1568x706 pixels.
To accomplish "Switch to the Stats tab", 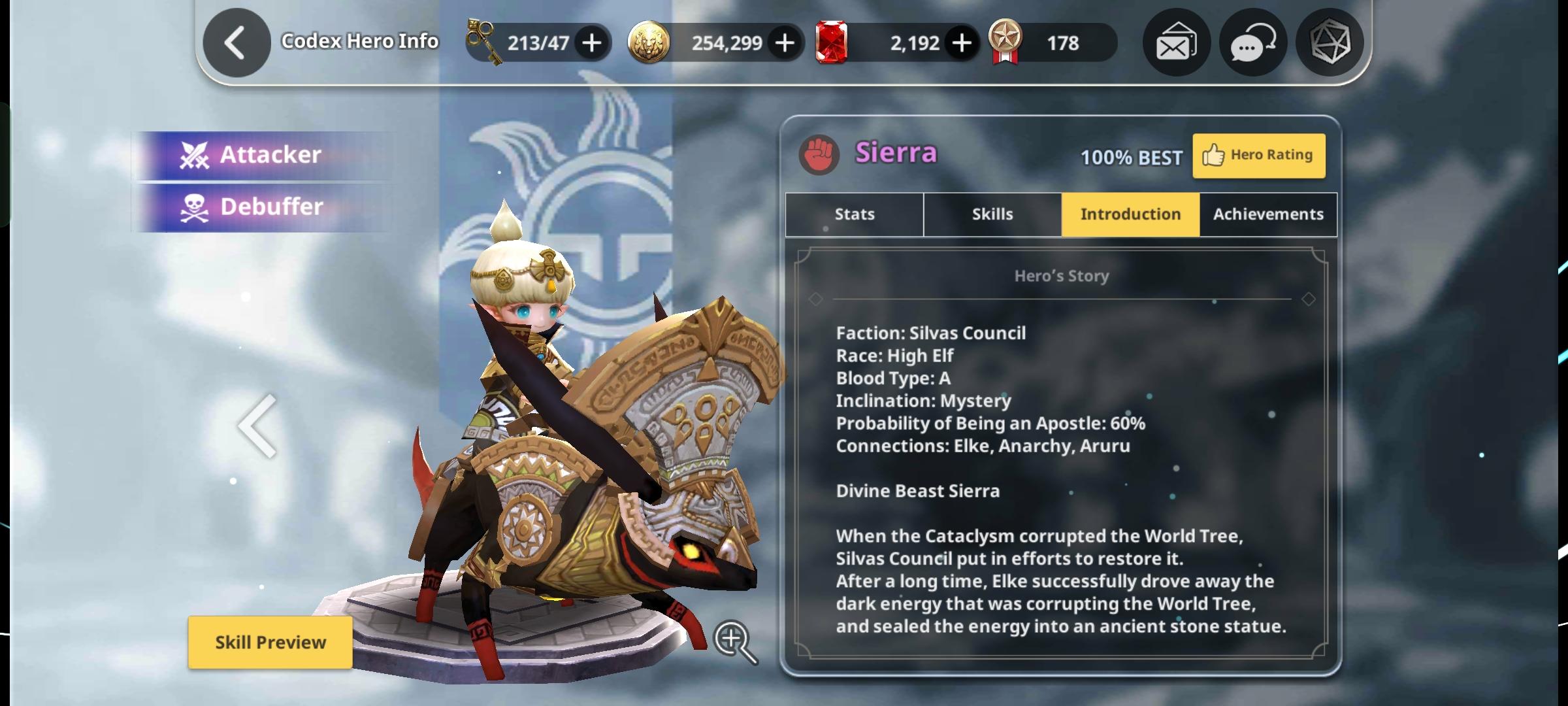I will (x=854, y=214).
